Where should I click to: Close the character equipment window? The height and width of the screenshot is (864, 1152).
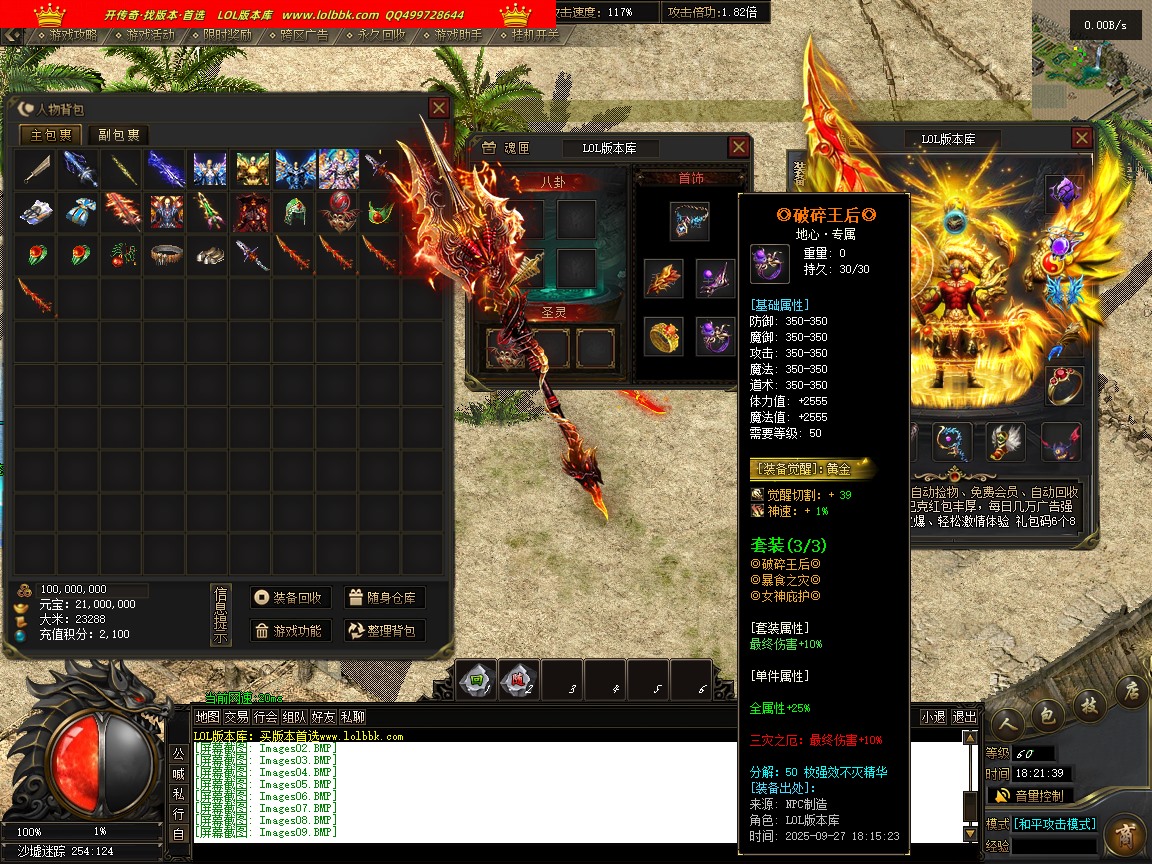coord(1082,138)
